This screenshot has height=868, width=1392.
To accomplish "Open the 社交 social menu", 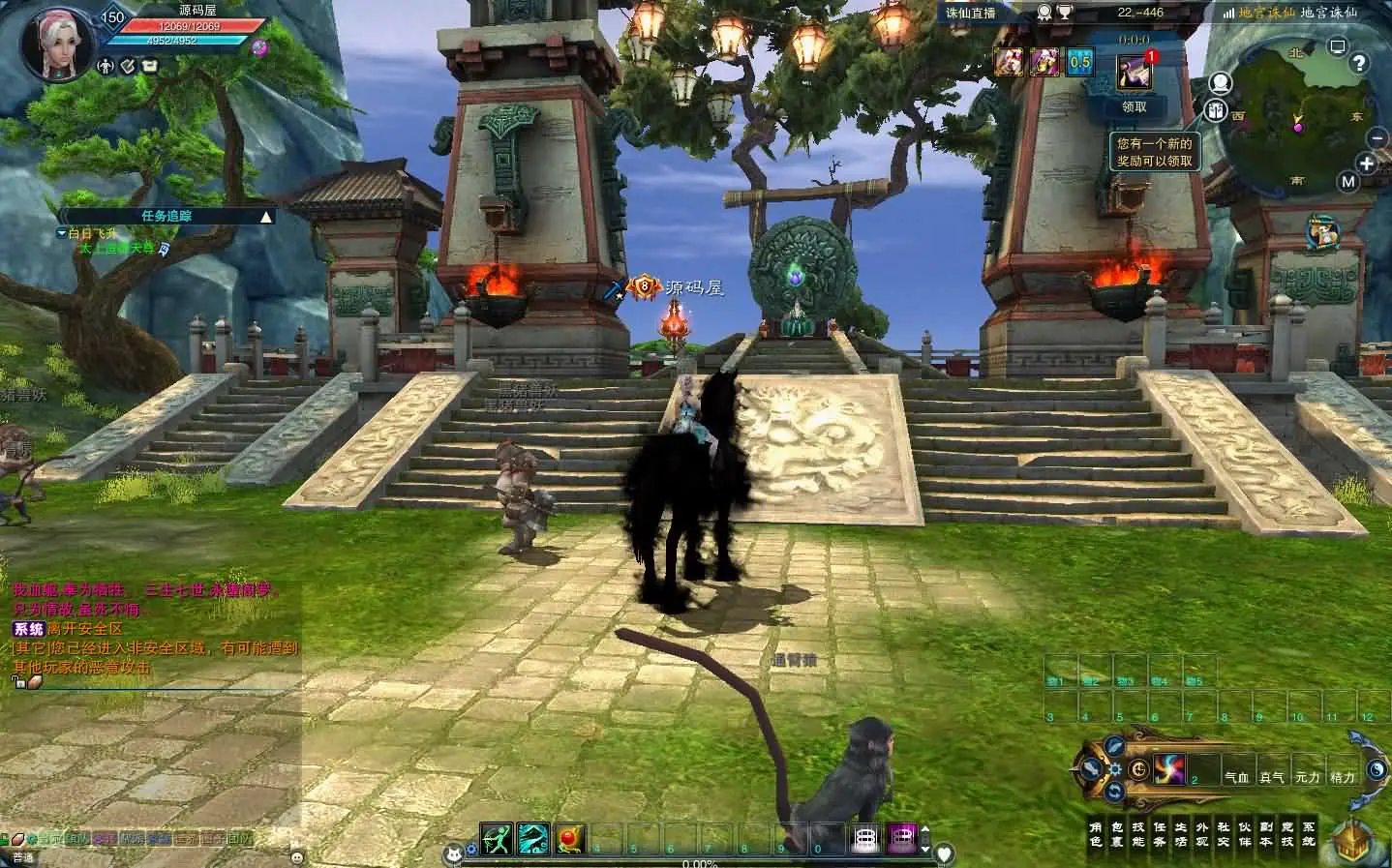I will point(1224,834).
